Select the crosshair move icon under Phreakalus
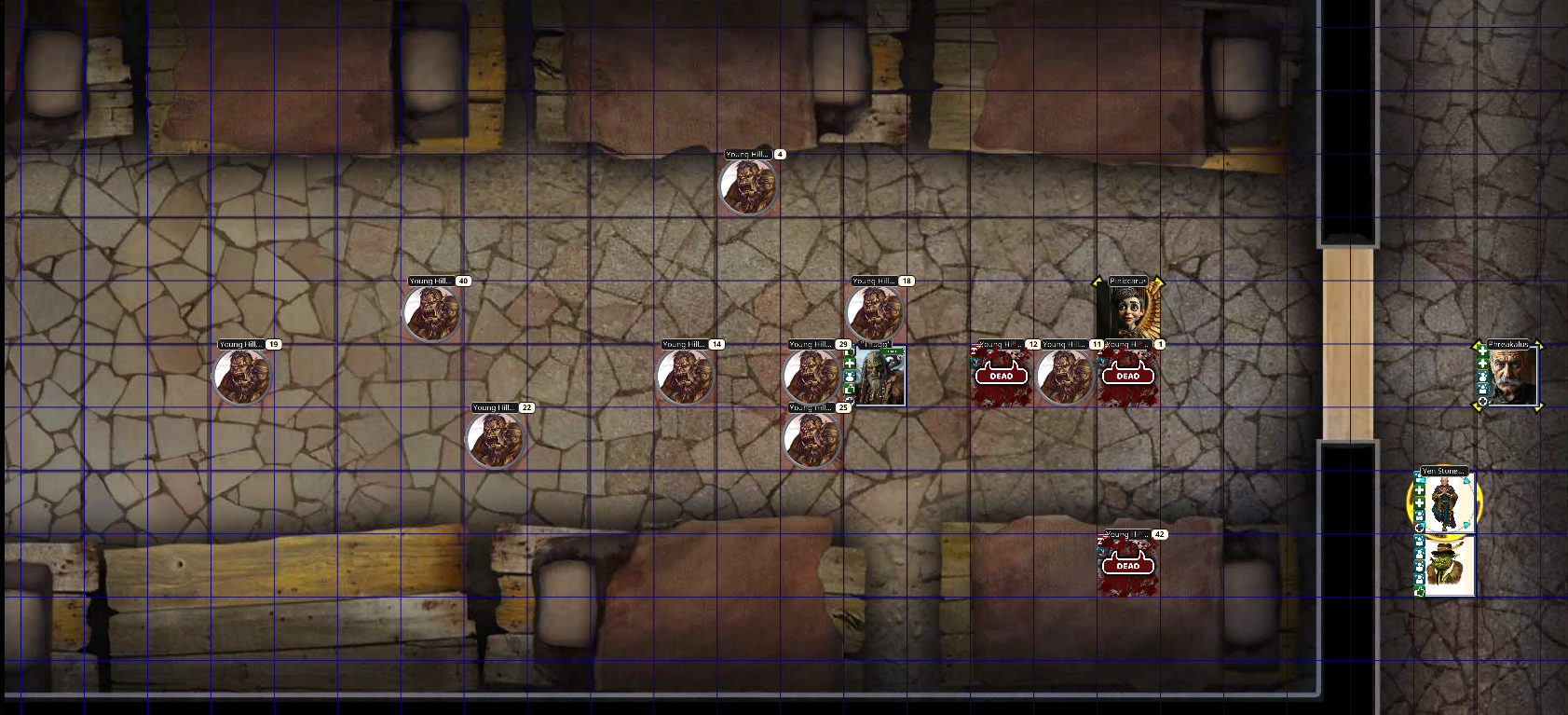 point(1482,401)
